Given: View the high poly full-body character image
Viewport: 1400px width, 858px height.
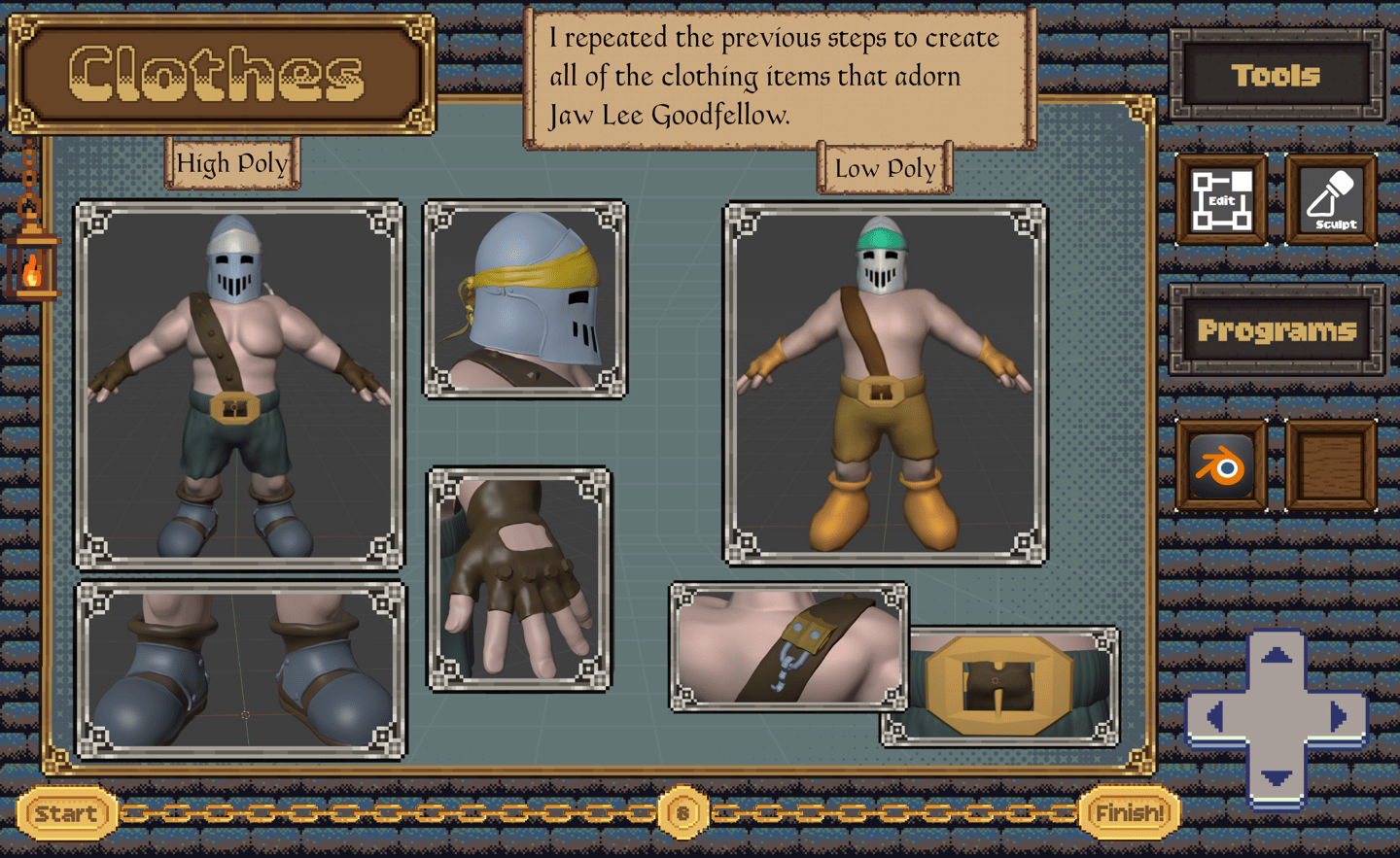Looking at the screenshot, I should (239, 384).
